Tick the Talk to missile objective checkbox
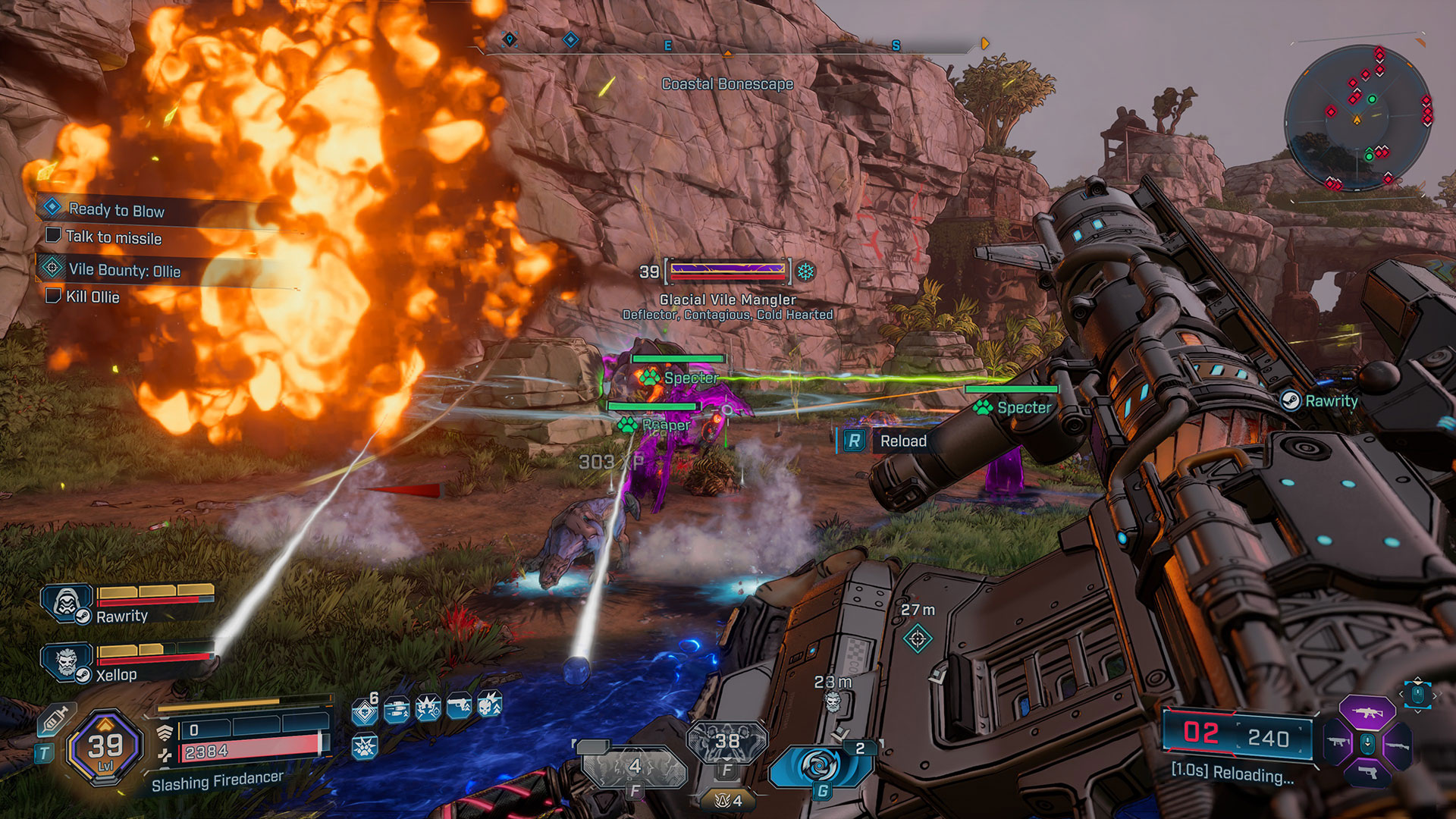The width and height of the screenshot is (1456, 819). coord(53,236)
